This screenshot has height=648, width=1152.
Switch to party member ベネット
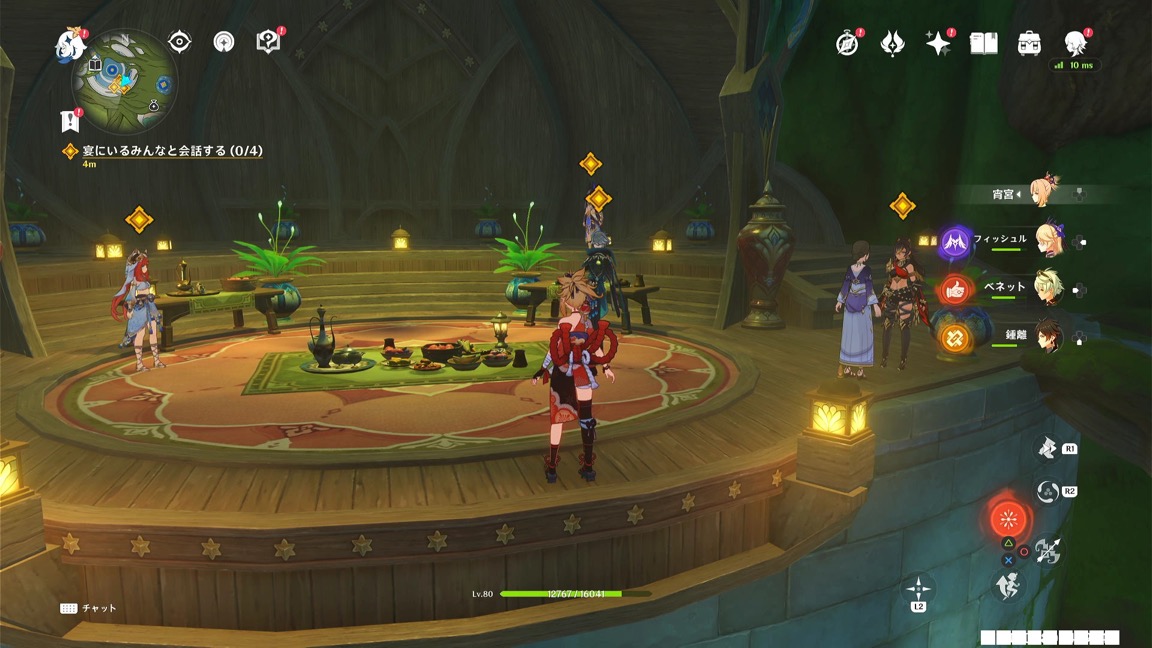pyautogui.click(x=1048, y=287)
